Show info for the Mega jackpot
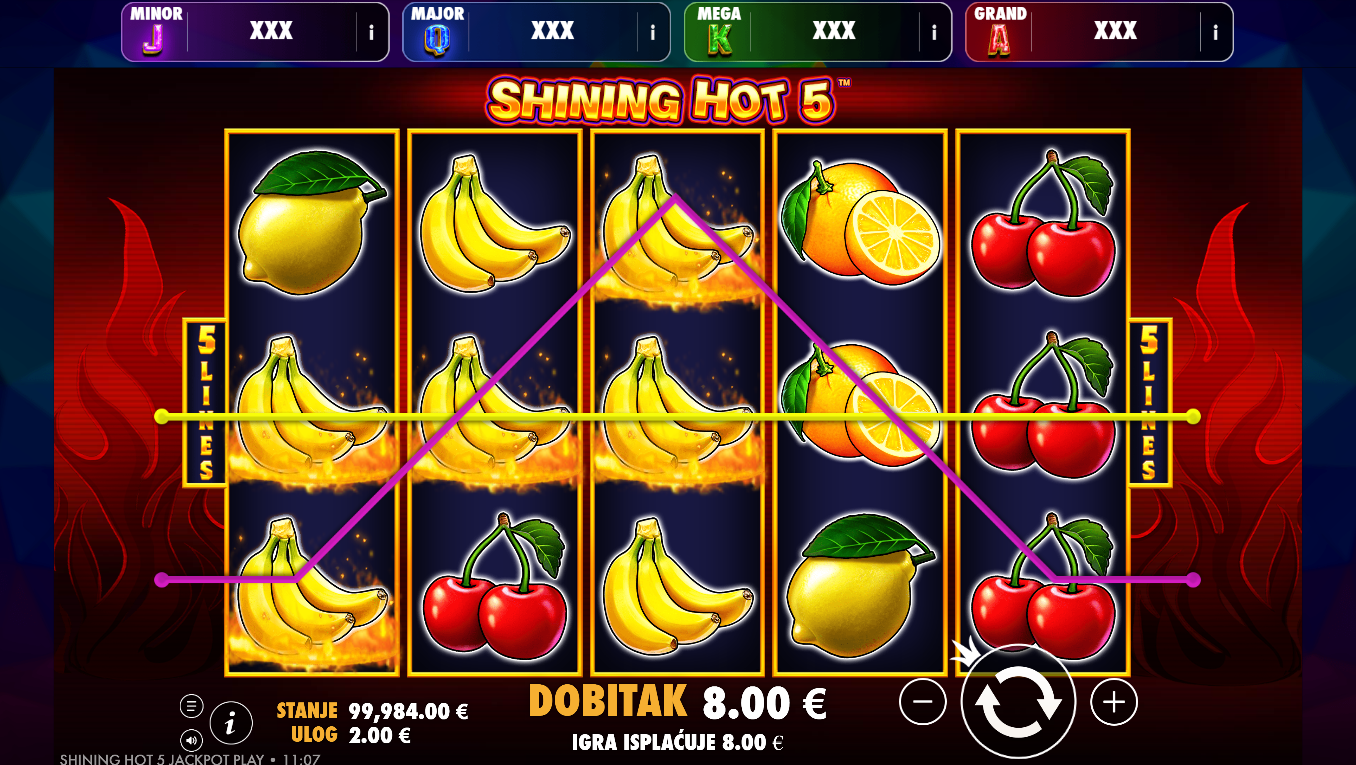 tap(934, 32)
